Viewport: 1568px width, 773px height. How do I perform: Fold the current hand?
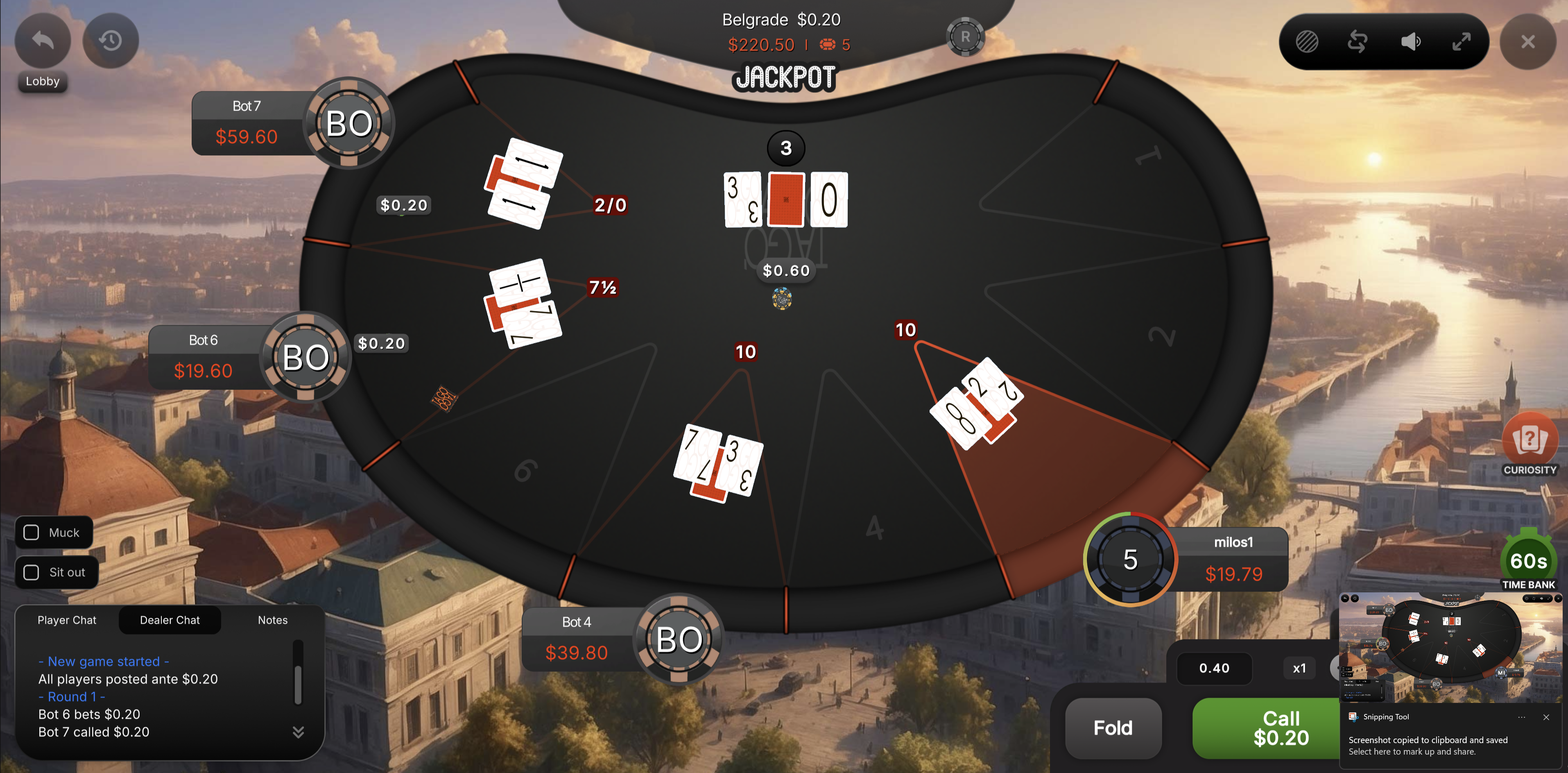tap(1113, 728)
